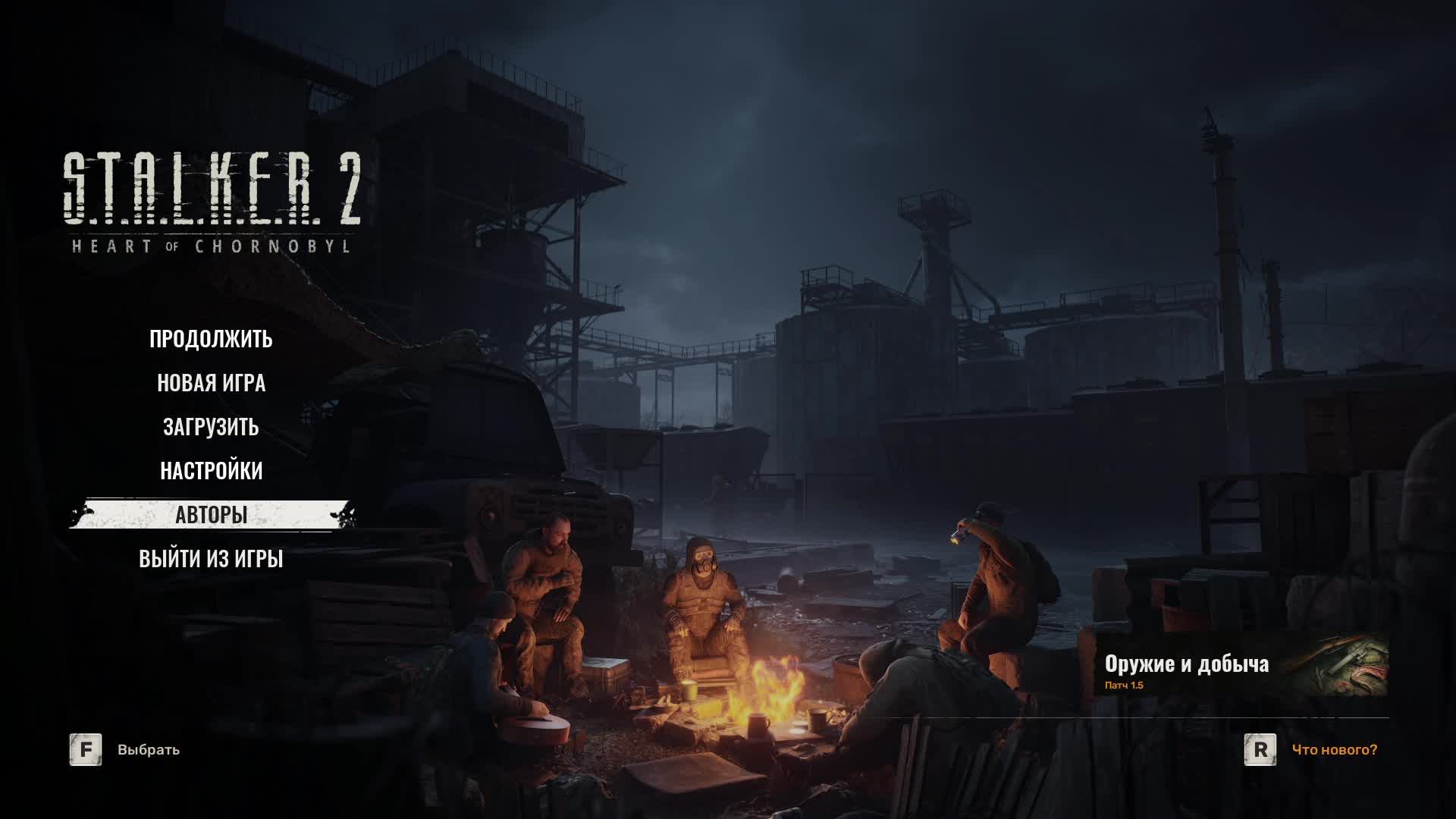Exit with Выйти из игры

(x=211, y=559)
